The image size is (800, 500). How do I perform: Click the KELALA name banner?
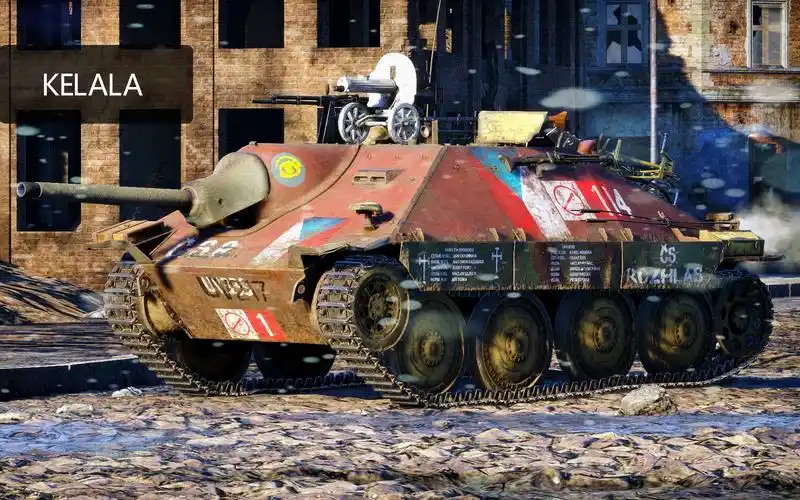[x=95, y=84]
